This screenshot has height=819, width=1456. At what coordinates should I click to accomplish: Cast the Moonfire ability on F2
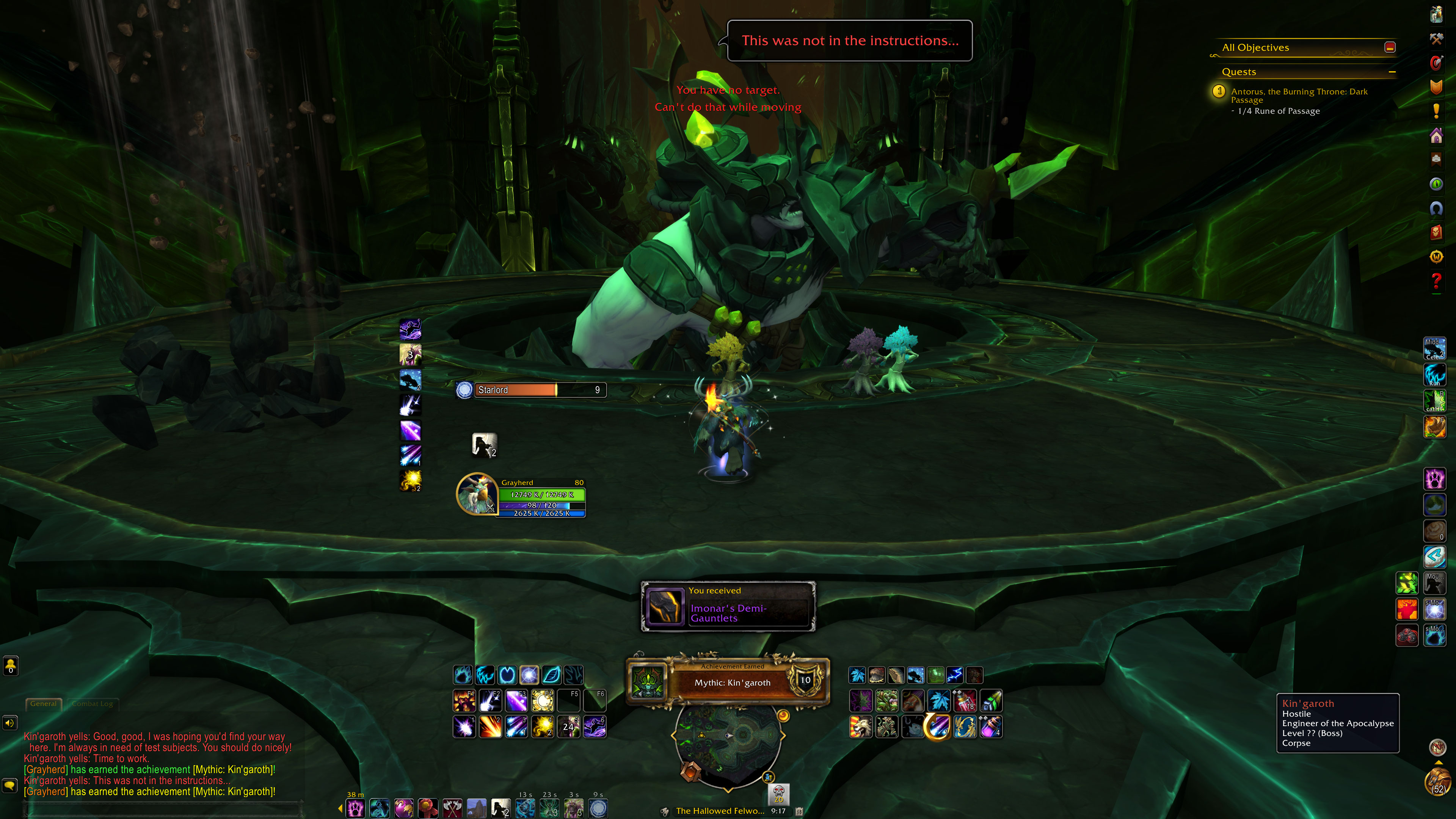coord(490,701)
